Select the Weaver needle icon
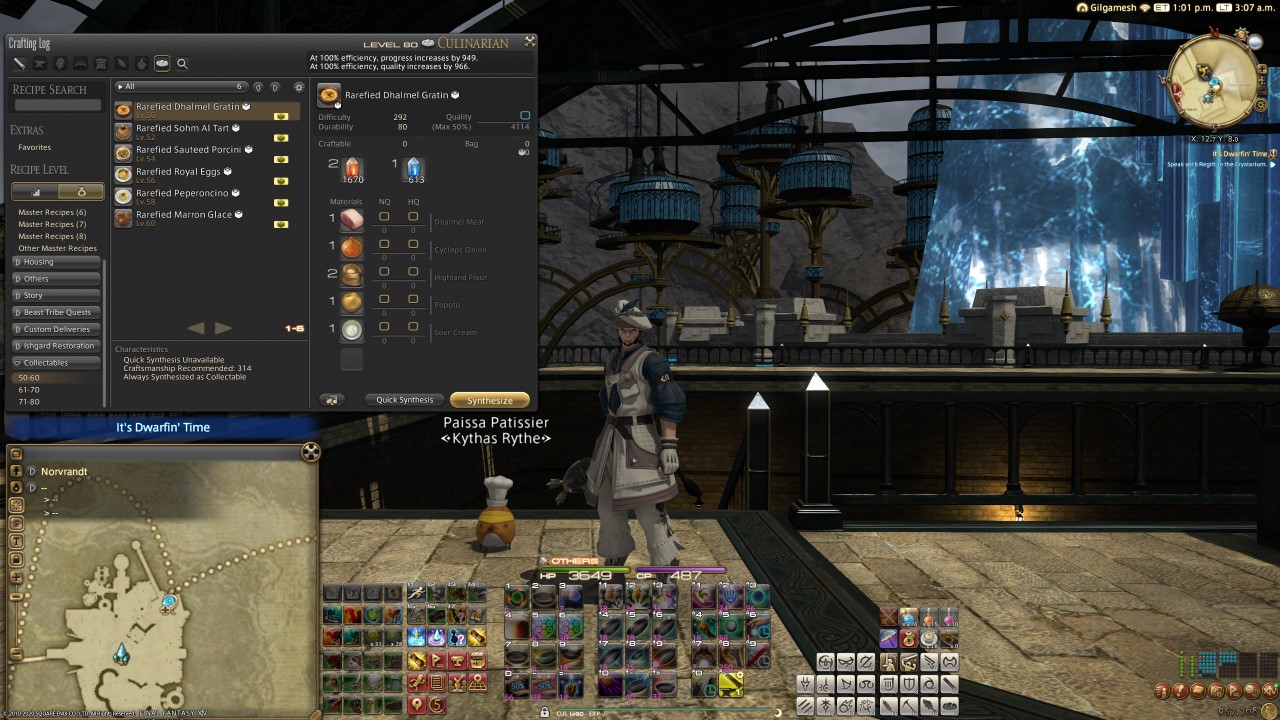Screen dimensions: 1280x720 tap(121, 63)
